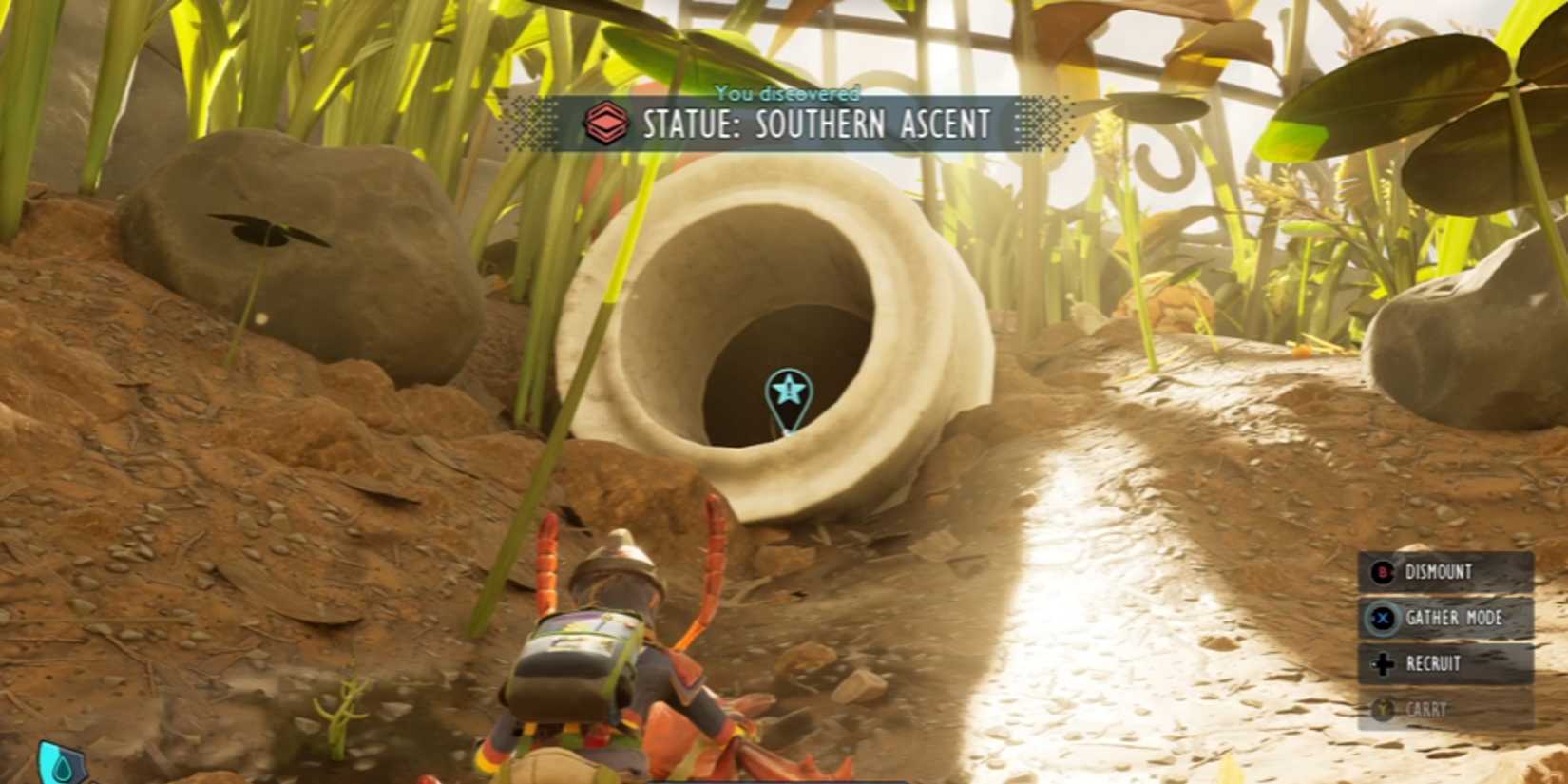Image resolution: width=1568 pixels, height=784 pixels.
Task: Enable Recruit mode for followers
Action: click(x=1434, y=662)
